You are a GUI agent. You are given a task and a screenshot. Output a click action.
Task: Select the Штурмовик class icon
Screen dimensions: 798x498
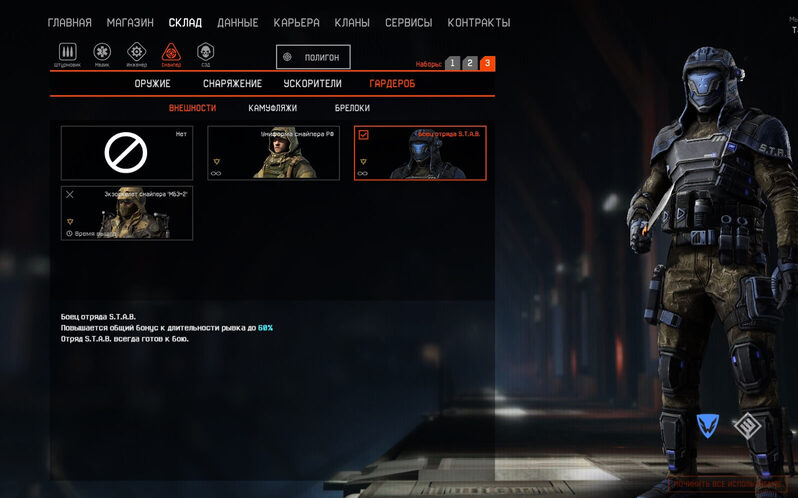pyautogui.click(x=68, y=53)
